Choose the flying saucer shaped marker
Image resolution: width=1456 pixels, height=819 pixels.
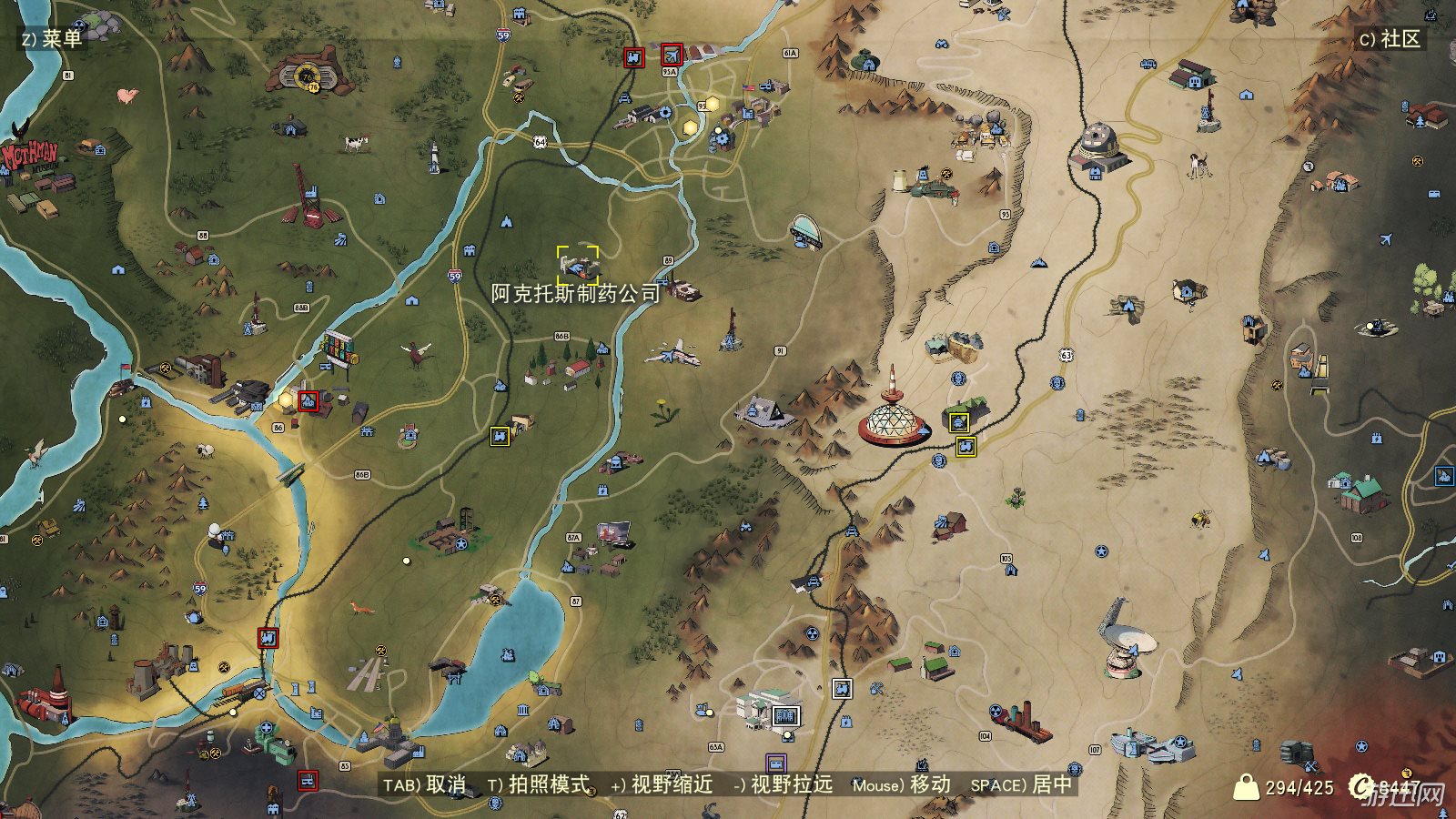806,231
